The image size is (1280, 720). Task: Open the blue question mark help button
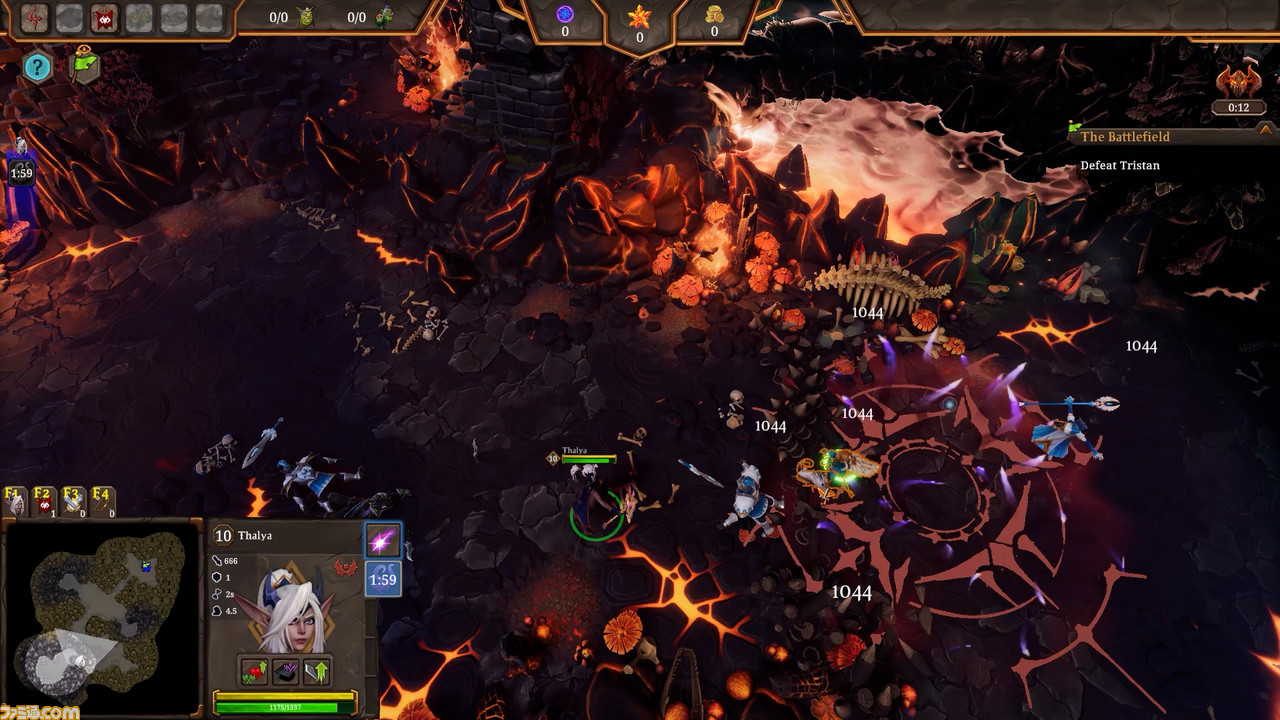[x=37, y=67]
